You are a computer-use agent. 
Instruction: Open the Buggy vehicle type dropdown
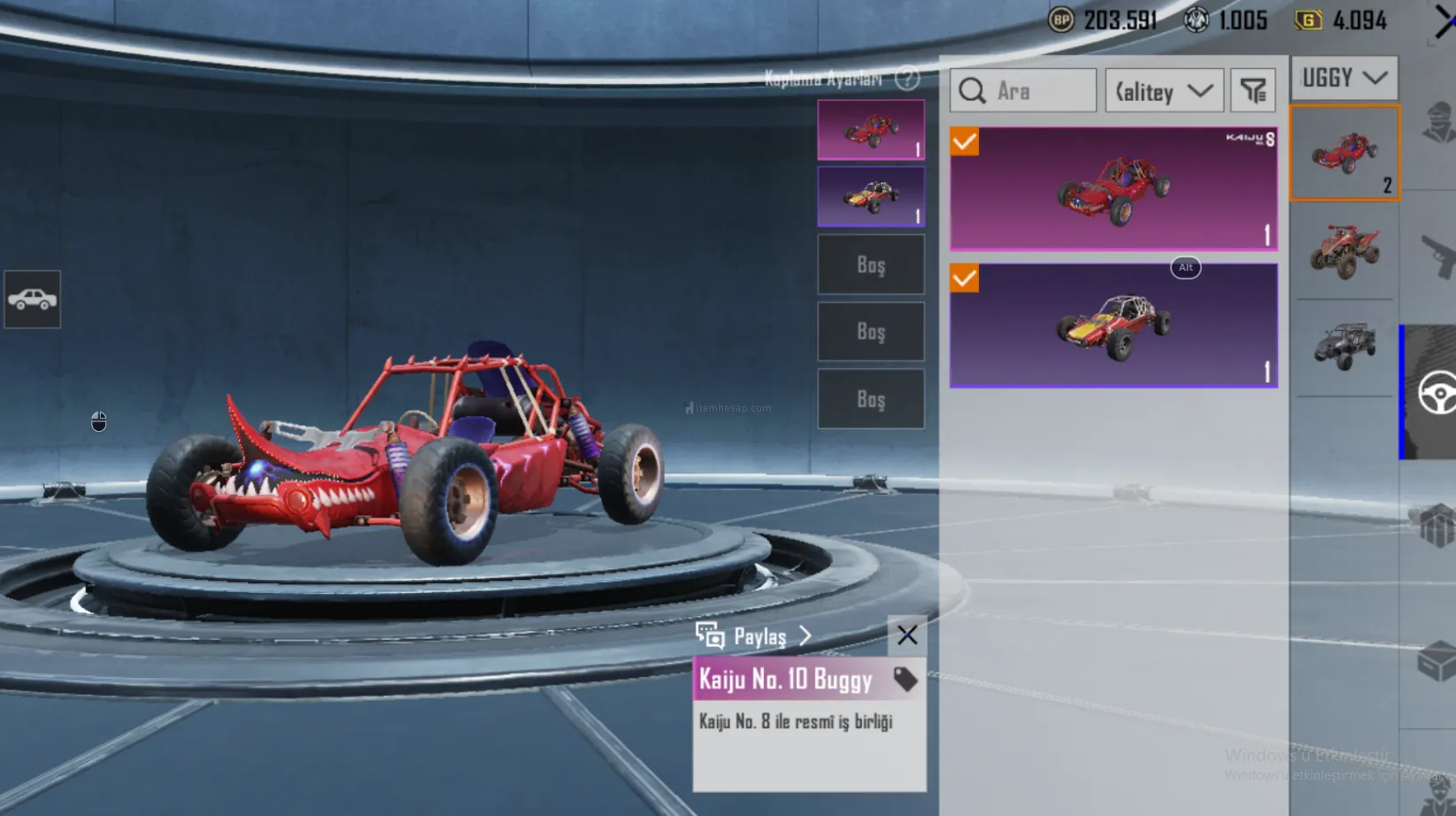(x=1344, y=78)
